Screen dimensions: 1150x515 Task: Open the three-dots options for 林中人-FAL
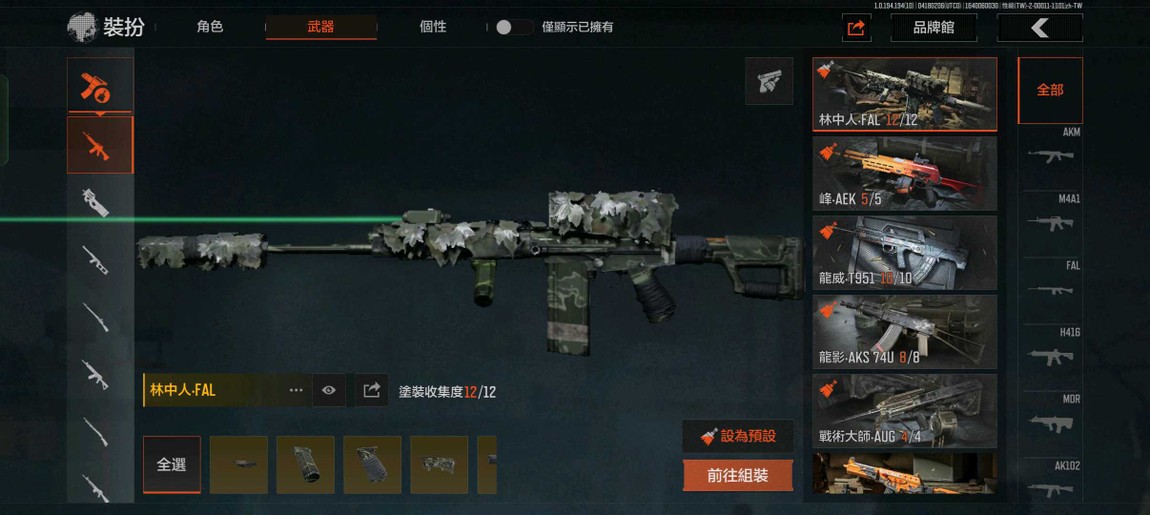pos(296,390)
